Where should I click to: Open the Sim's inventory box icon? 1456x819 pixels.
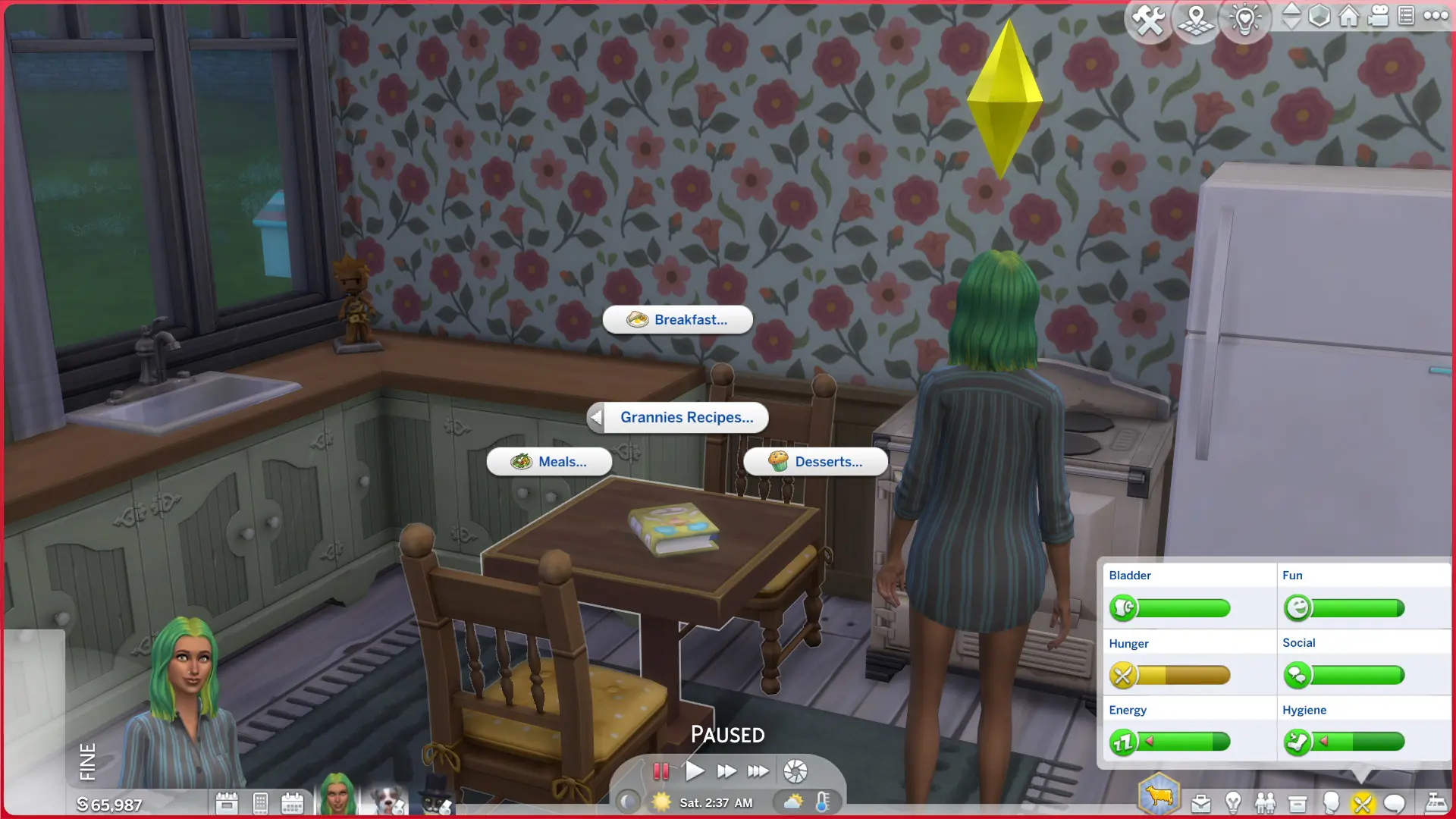click(x=1298, y=802)
